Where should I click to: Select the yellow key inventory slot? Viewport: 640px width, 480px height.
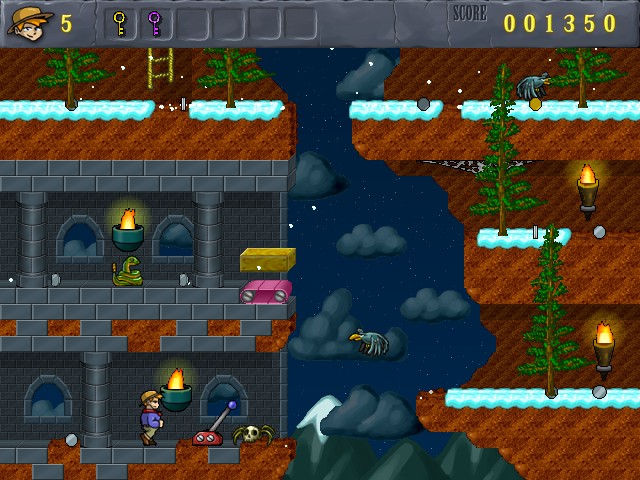120,22
